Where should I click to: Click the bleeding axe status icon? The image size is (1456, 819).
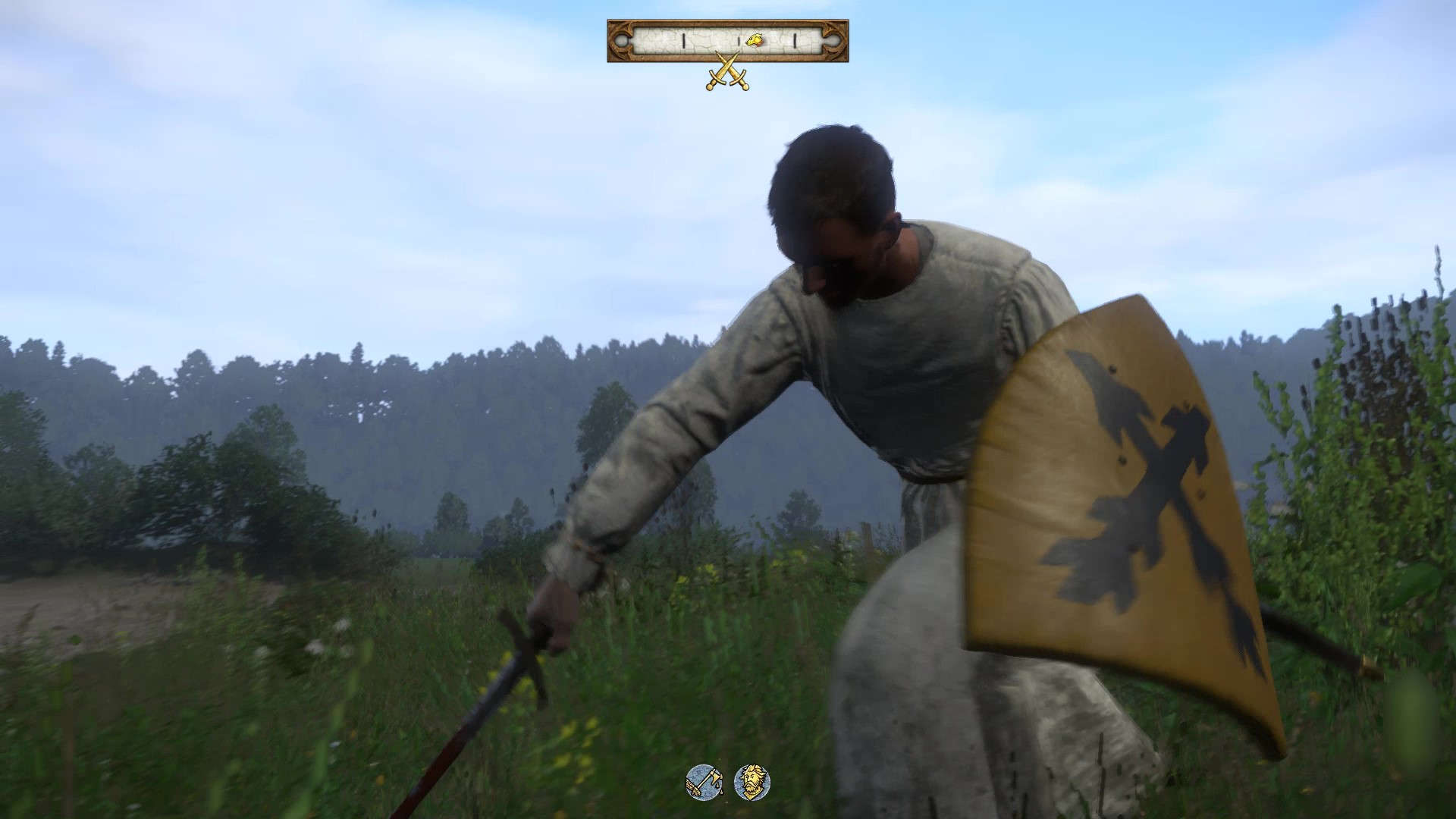click(x=704, y=782)
